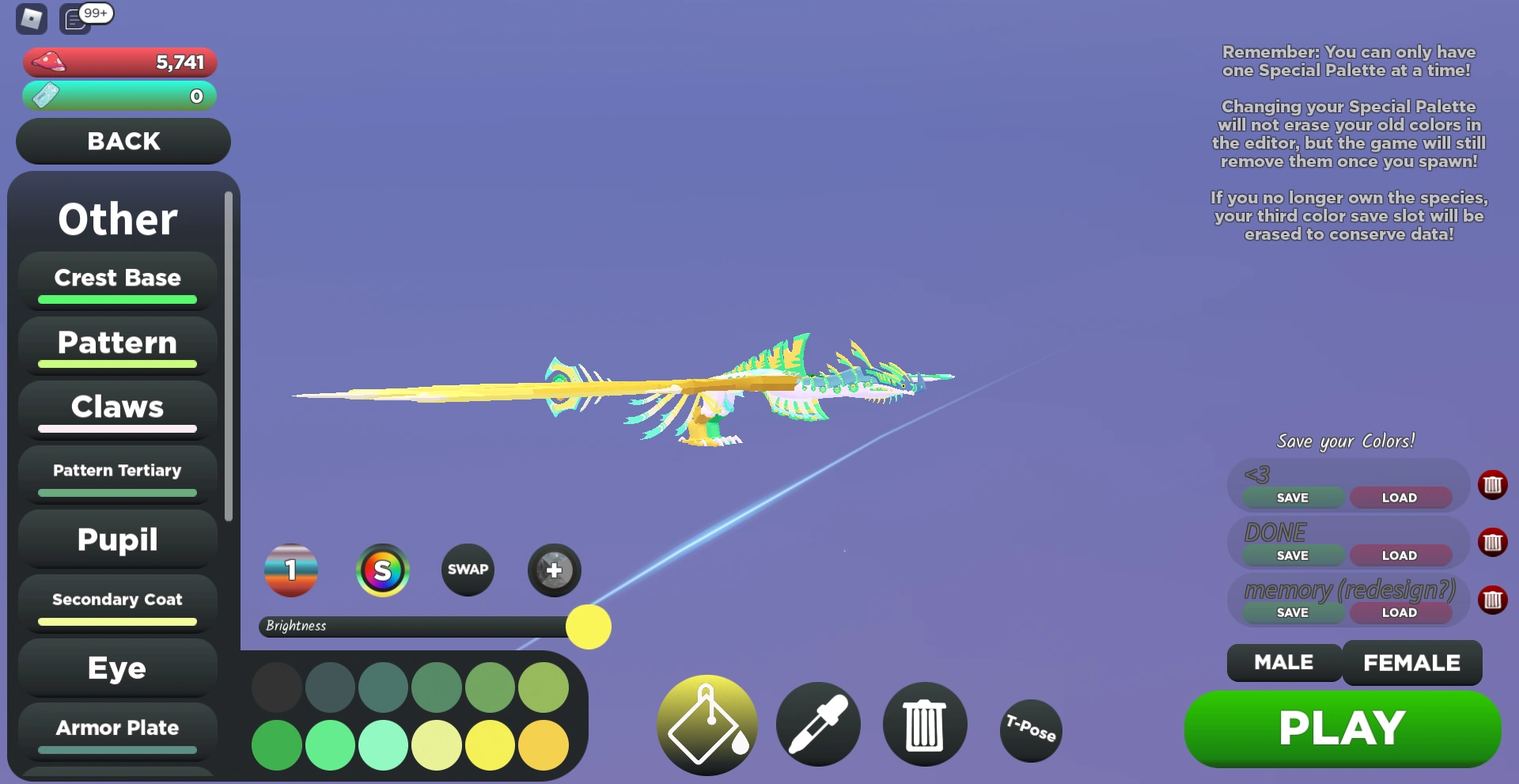Select the Claws category
This screenshot has width=1519, height=784.
pos(116,407)
